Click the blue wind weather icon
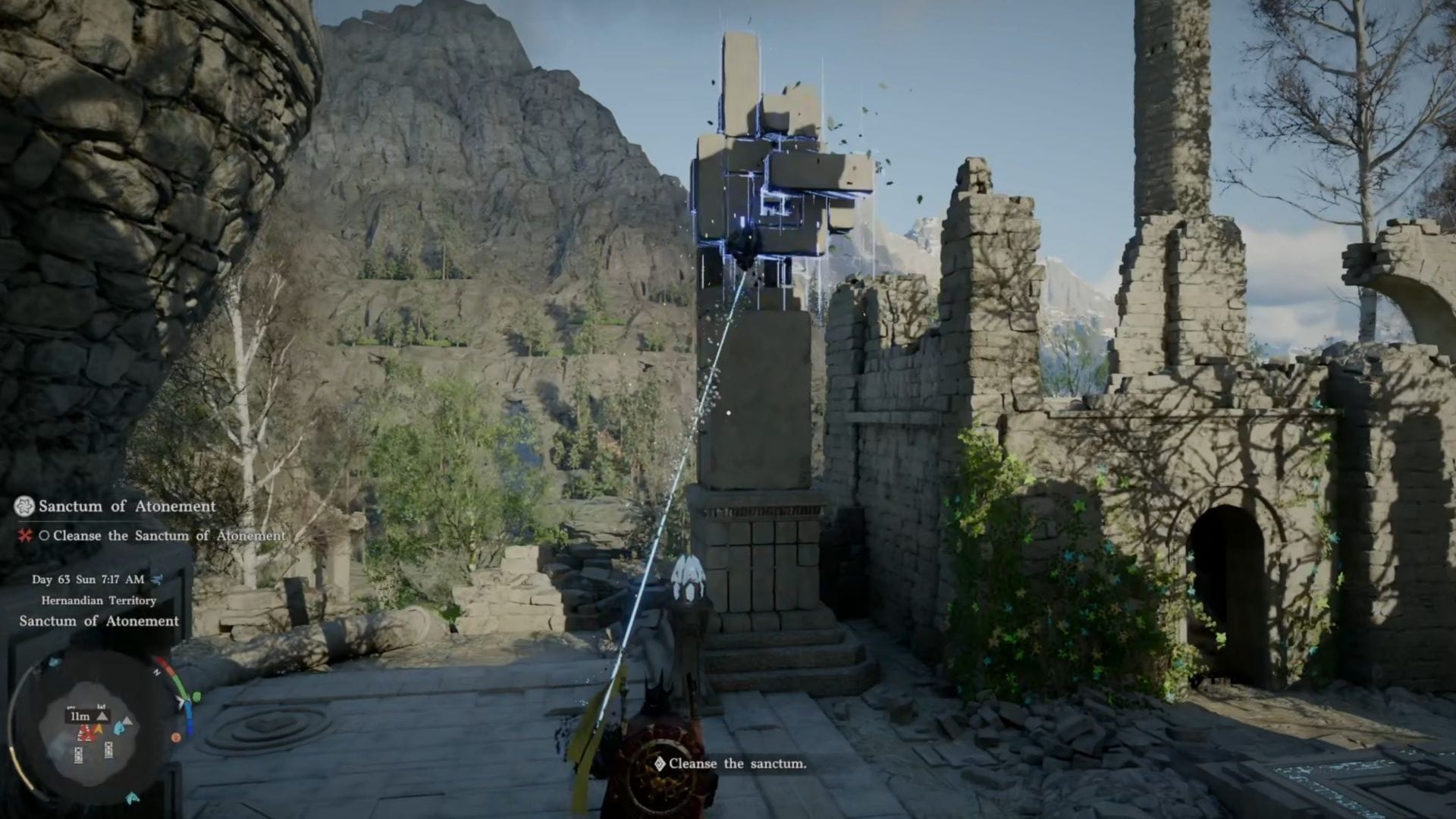 pos(157,579)
